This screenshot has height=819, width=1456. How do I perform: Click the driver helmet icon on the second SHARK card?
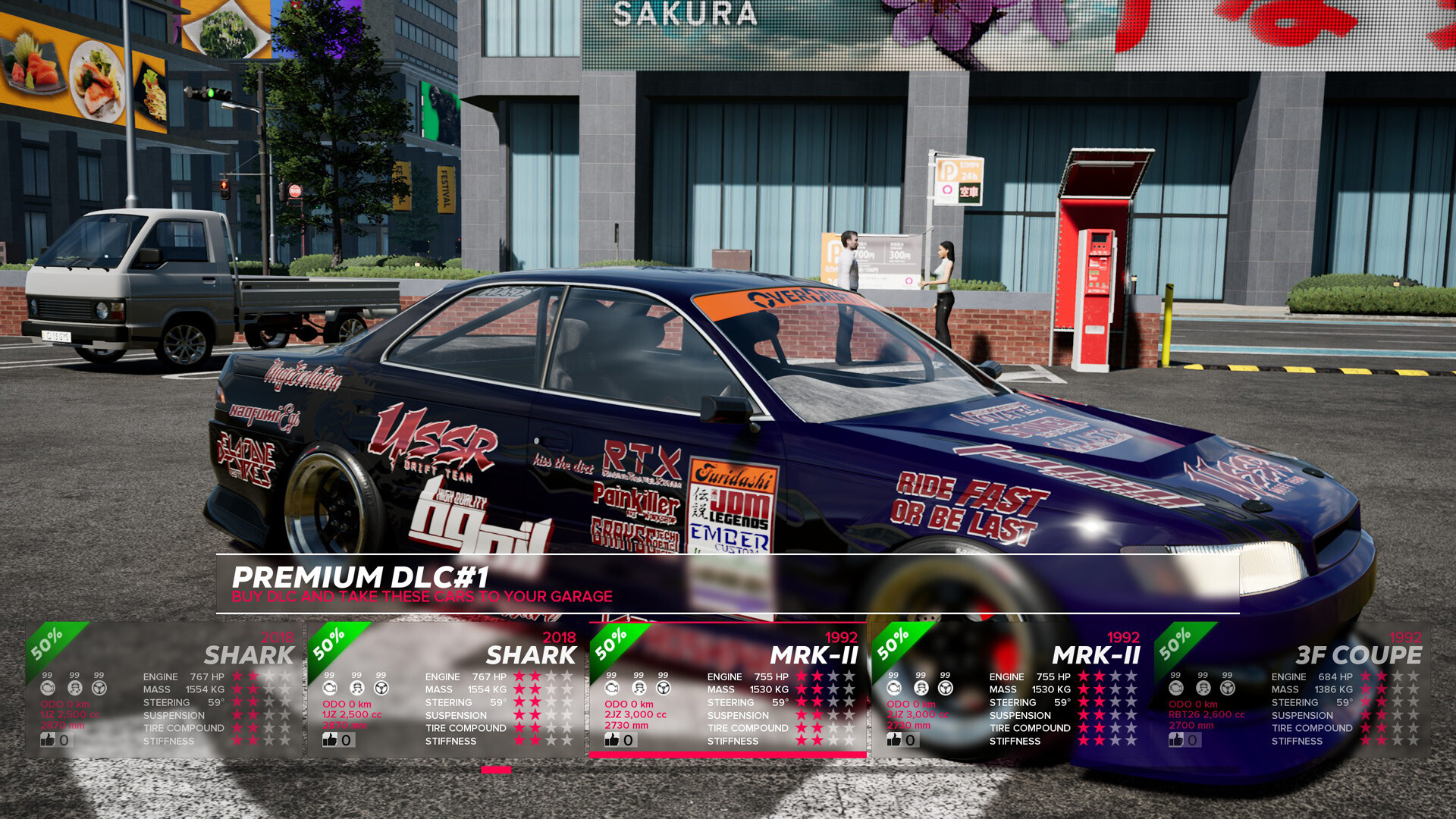(x=356, y=689)
